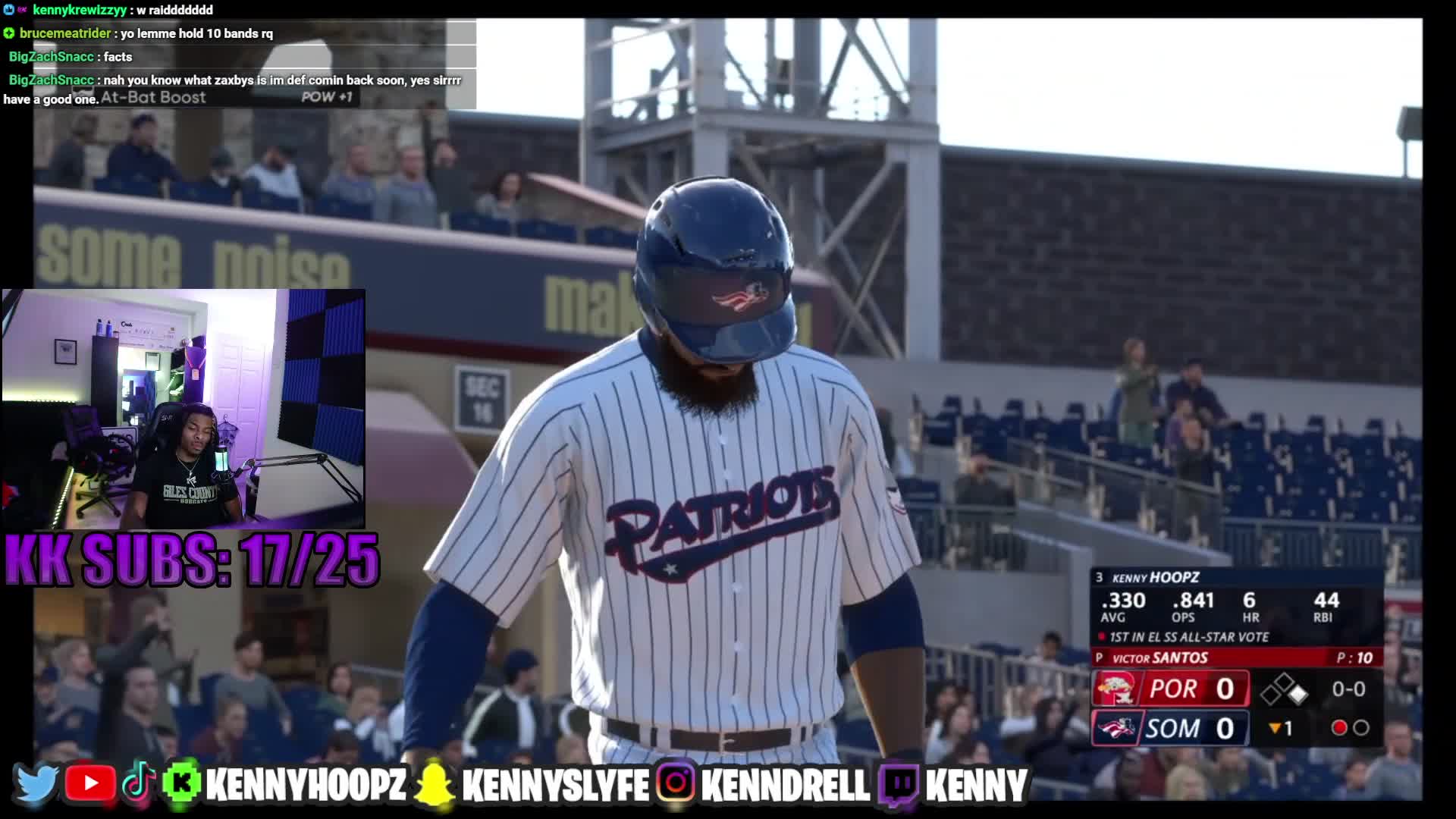The width and height of the screenshot is (1456, 819).
Task: Click the Snapchat ghost icon
Action: pyautogui.click(x=435, y=784)
